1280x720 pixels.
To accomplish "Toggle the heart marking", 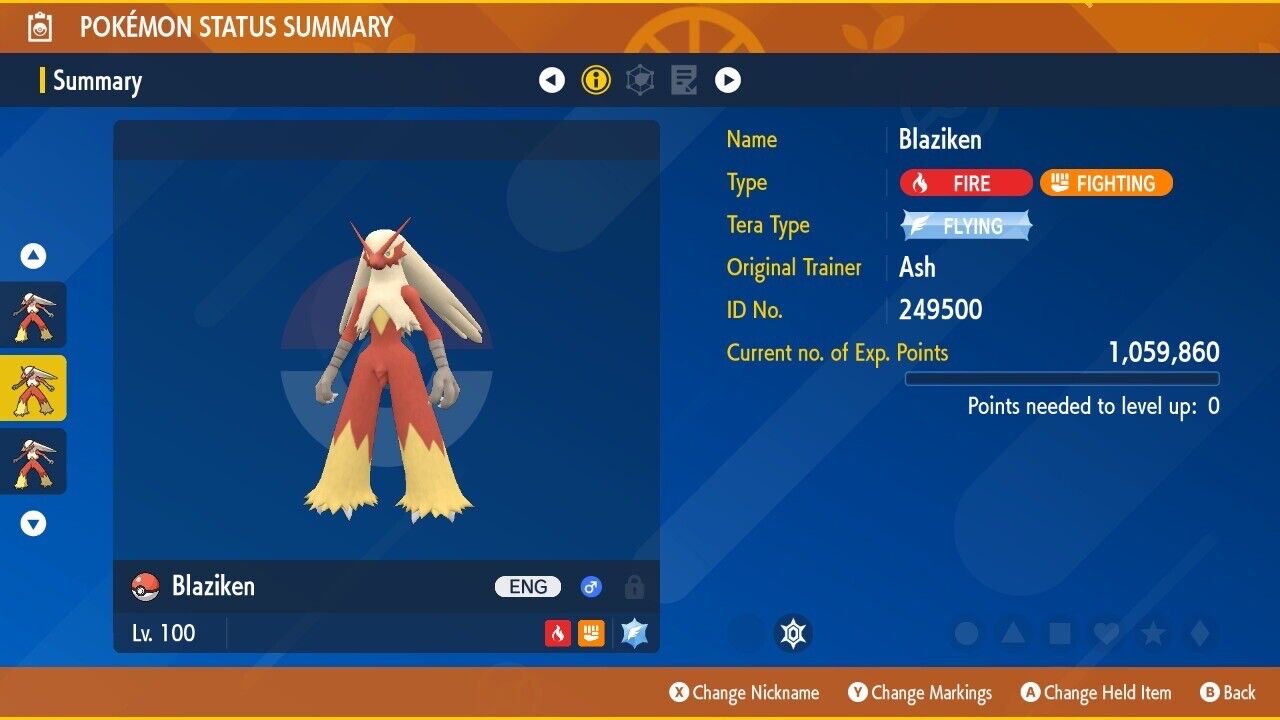I will coord(1106,633).
